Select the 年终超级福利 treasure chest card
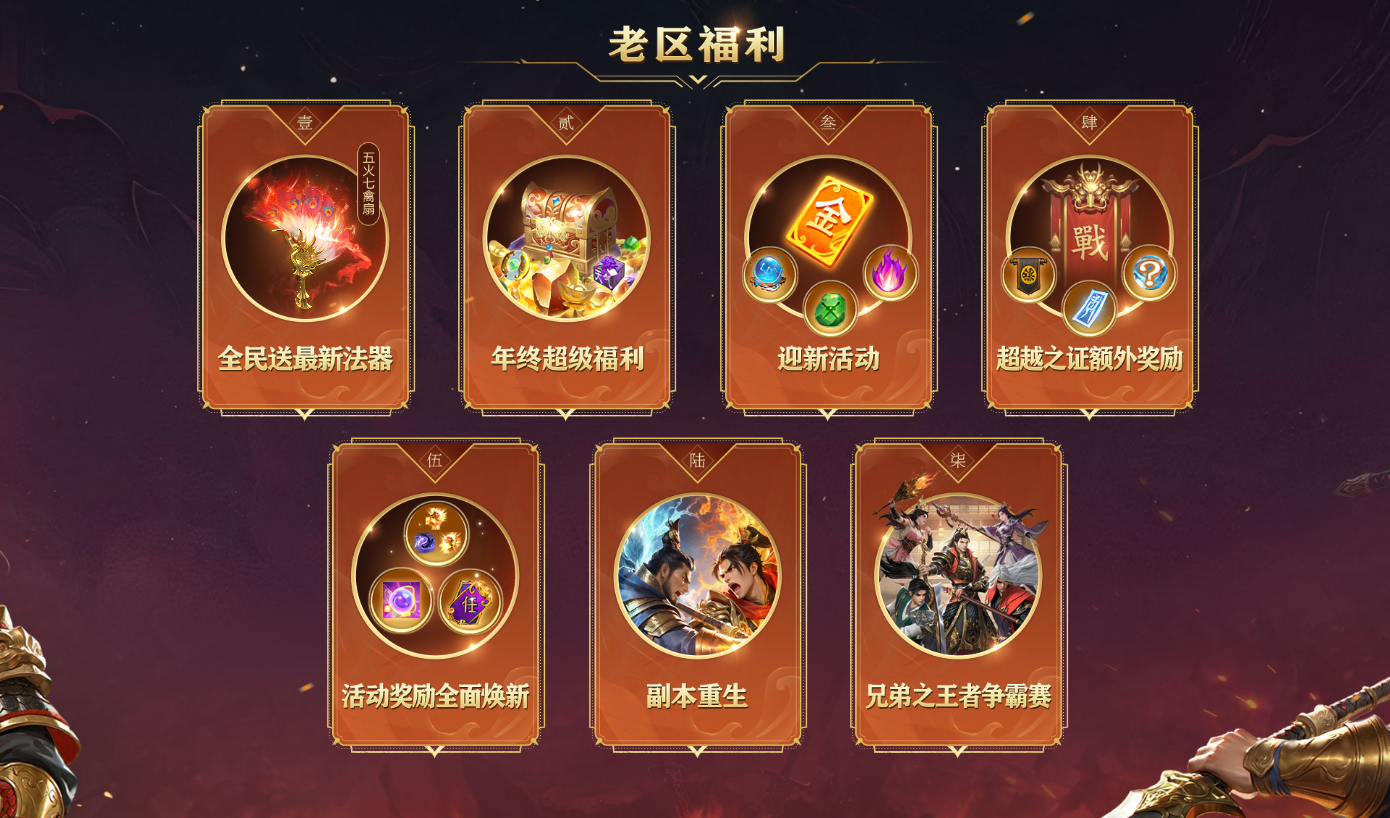Screen dimensions: 1390x818 point(566,258)
